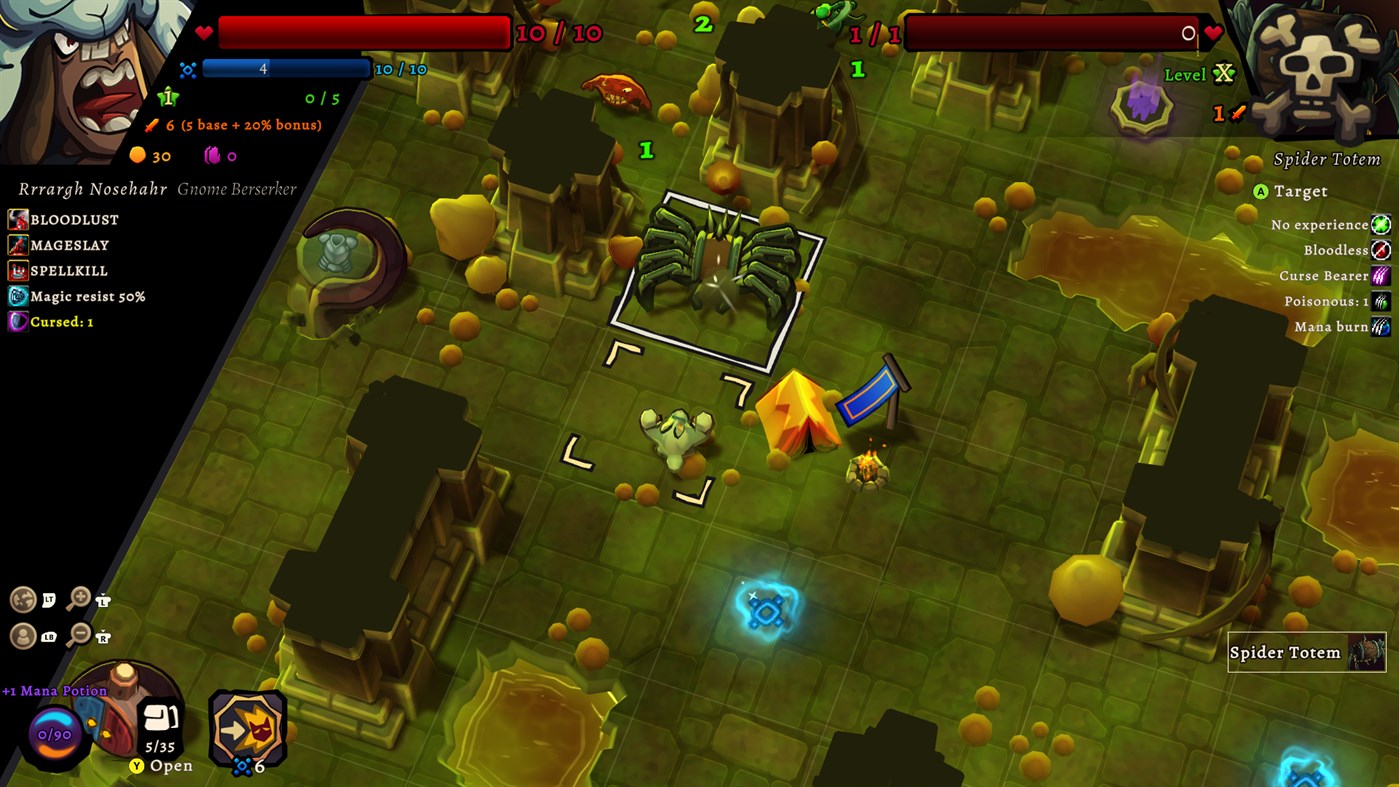The width and height of the screenshot is (1399, 787).
Task: Click the Mana burn trait icon
Action: (x=1381, y=326)
